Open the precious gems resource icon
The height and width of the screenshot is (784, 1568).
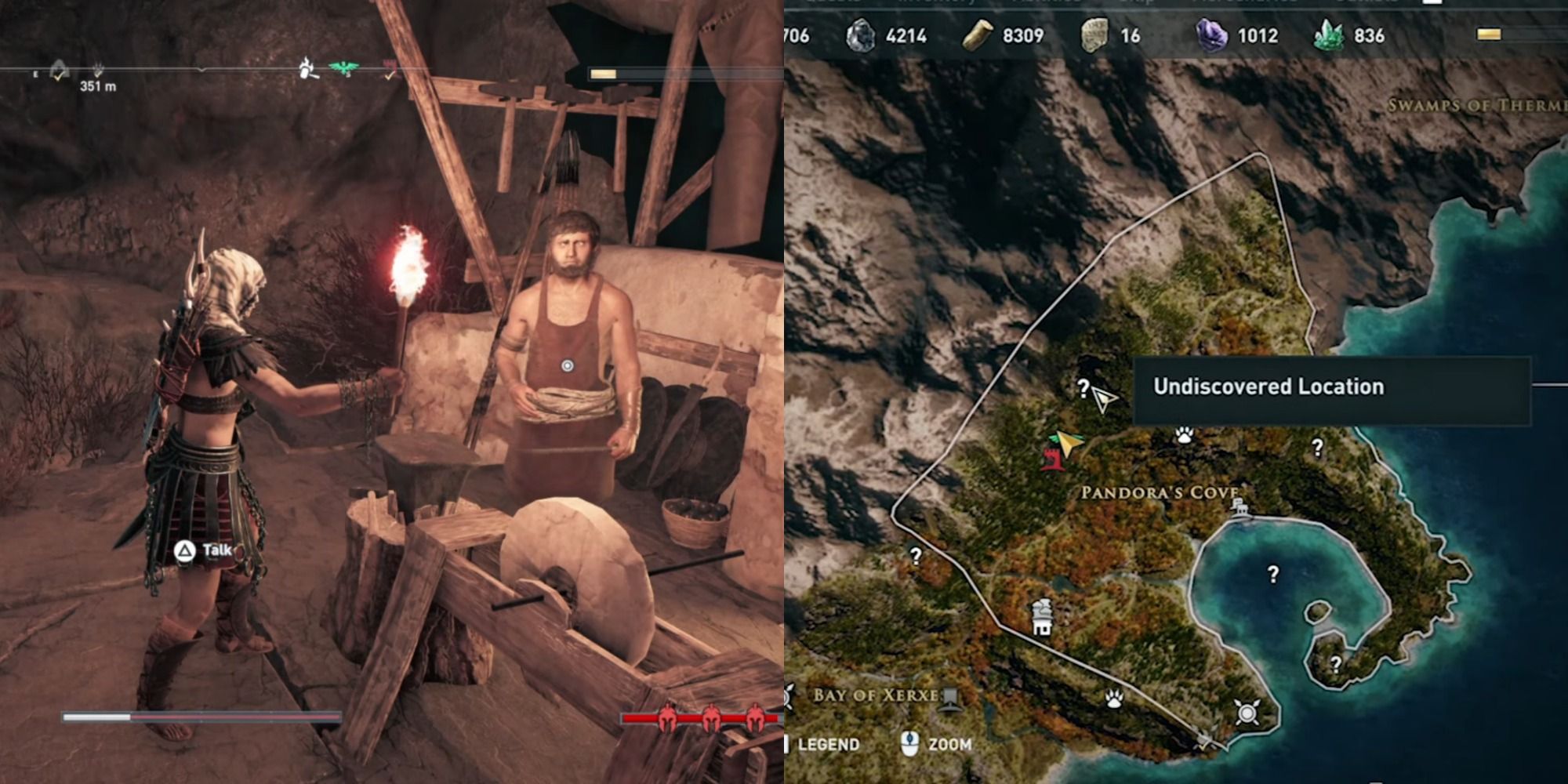point(1213,35)
